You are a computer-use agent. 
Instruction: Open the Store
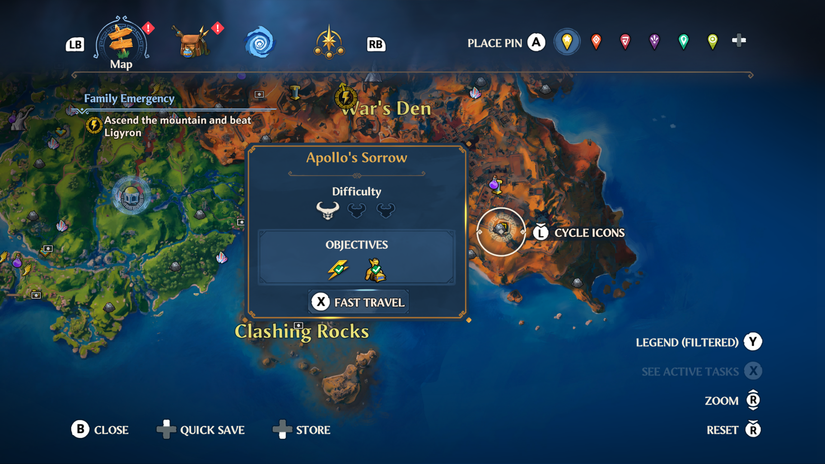point(302,430)
